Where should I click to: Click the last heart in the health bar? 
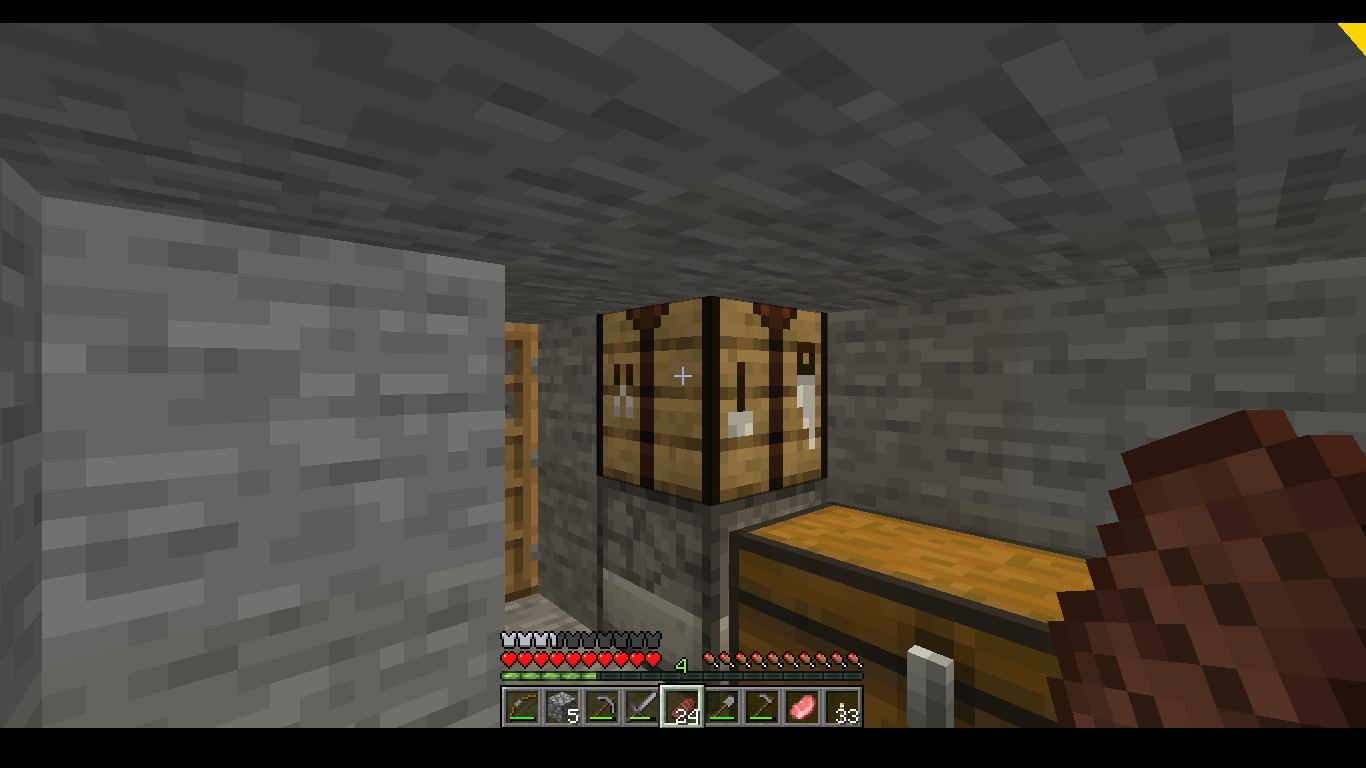pyautogui.click(x=655, y=659)
